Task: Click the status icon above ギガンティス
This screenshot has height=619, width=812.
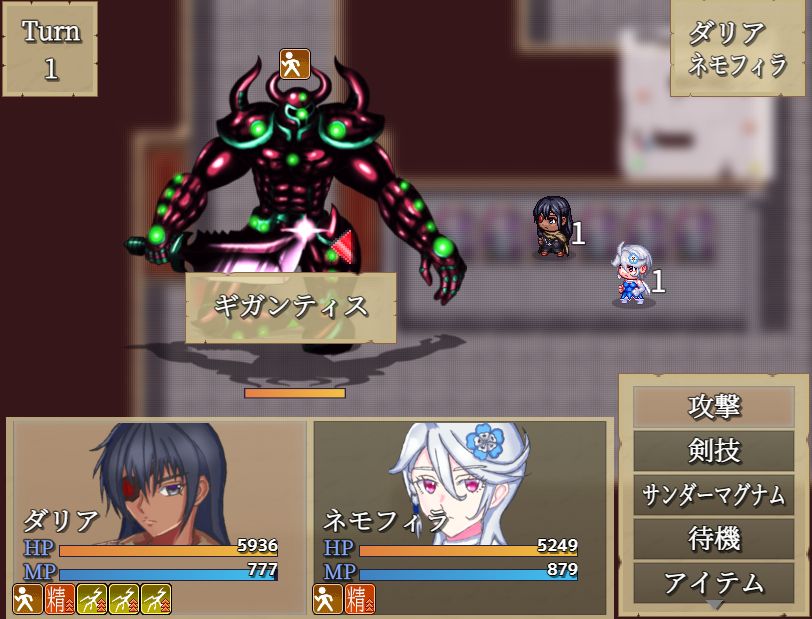Action: coord(294,63)
